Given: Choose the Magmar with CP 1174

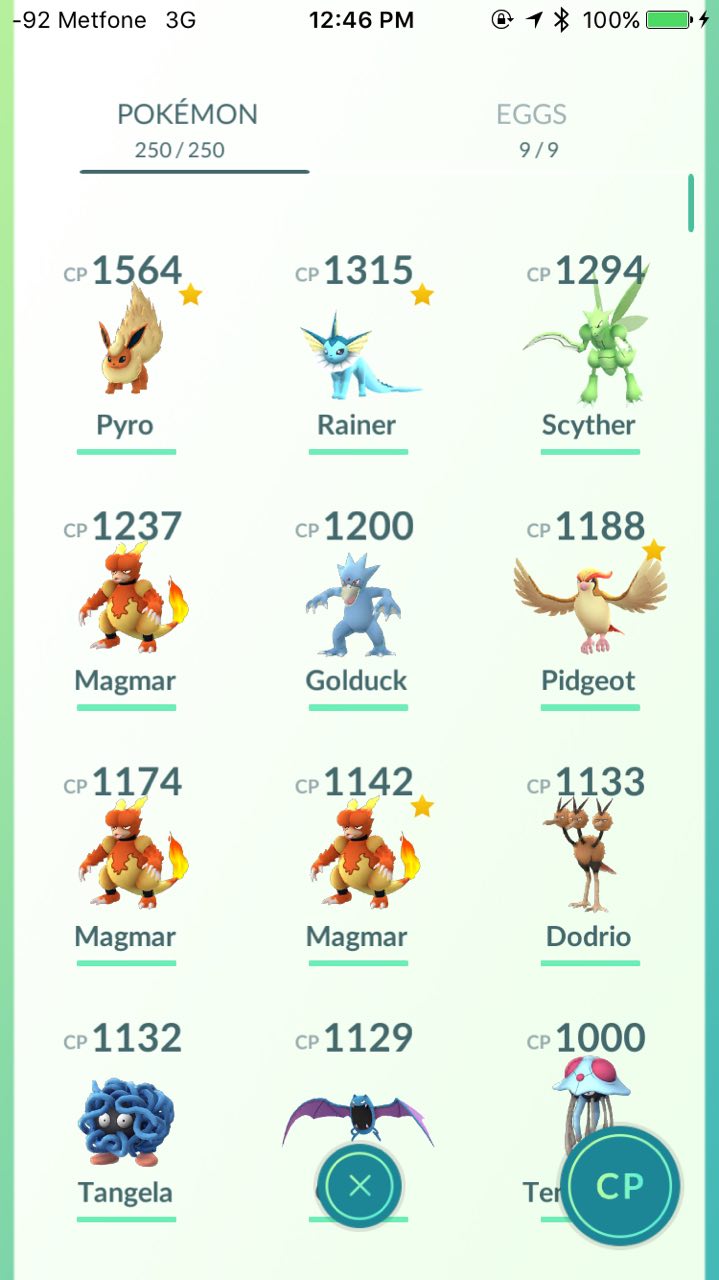Looking at the screenshot, I should pos(126,856).
